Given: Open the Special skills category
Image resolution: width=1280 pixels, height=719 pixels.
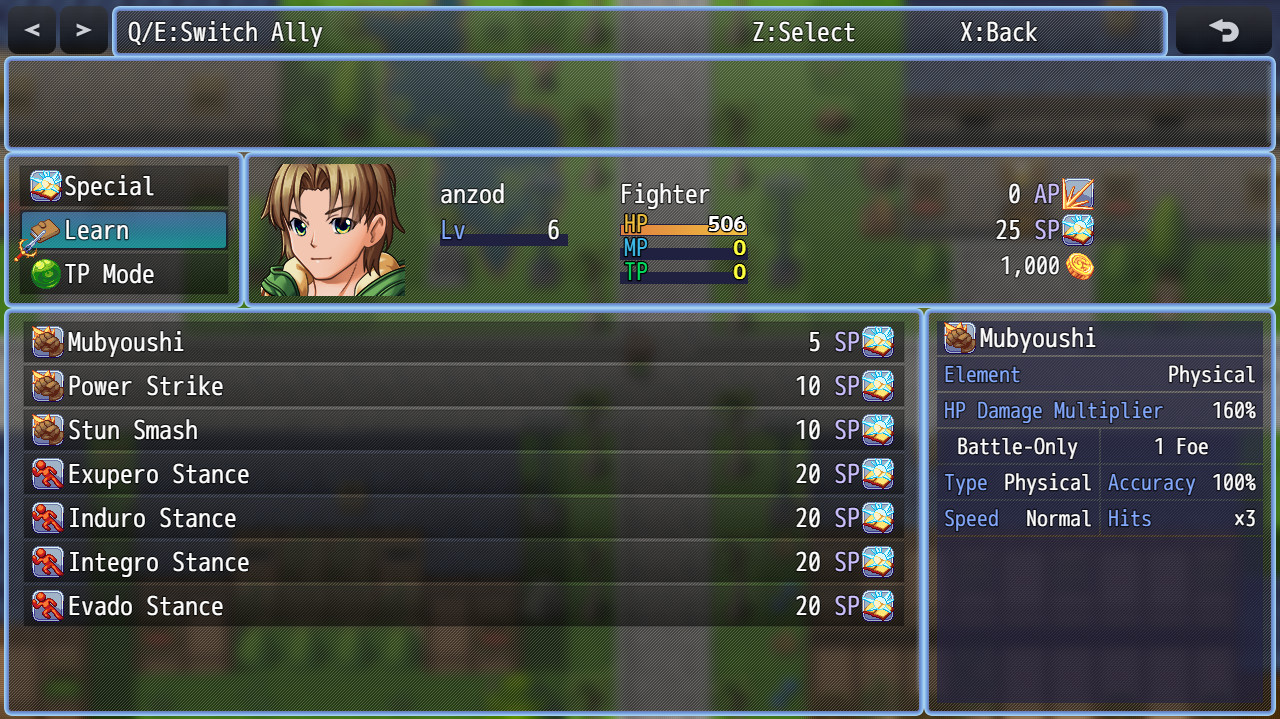Looking at the screenshot, I should [125, 187].
